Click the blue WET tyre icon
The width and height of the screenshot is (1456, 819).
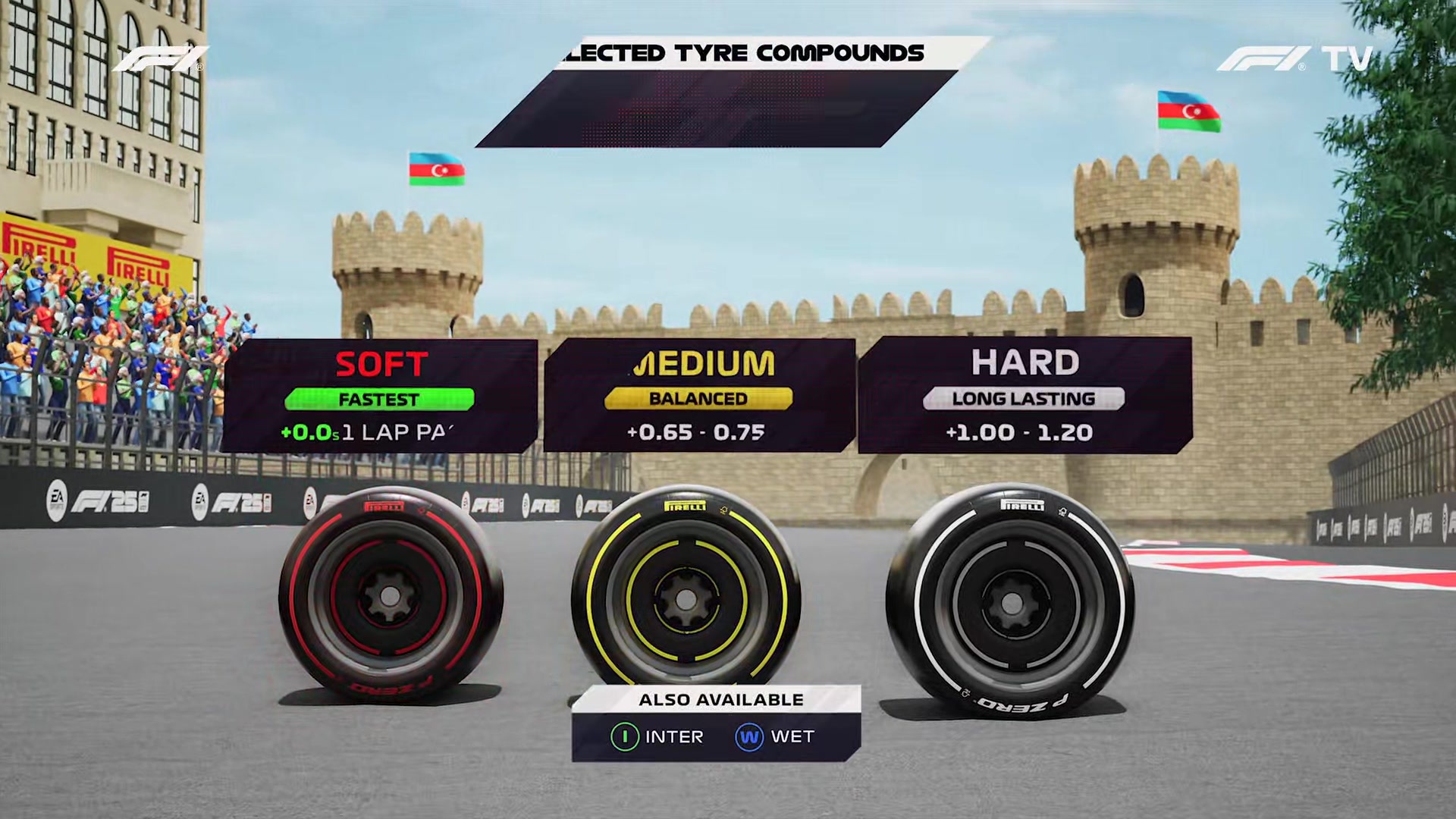(750, 736)
